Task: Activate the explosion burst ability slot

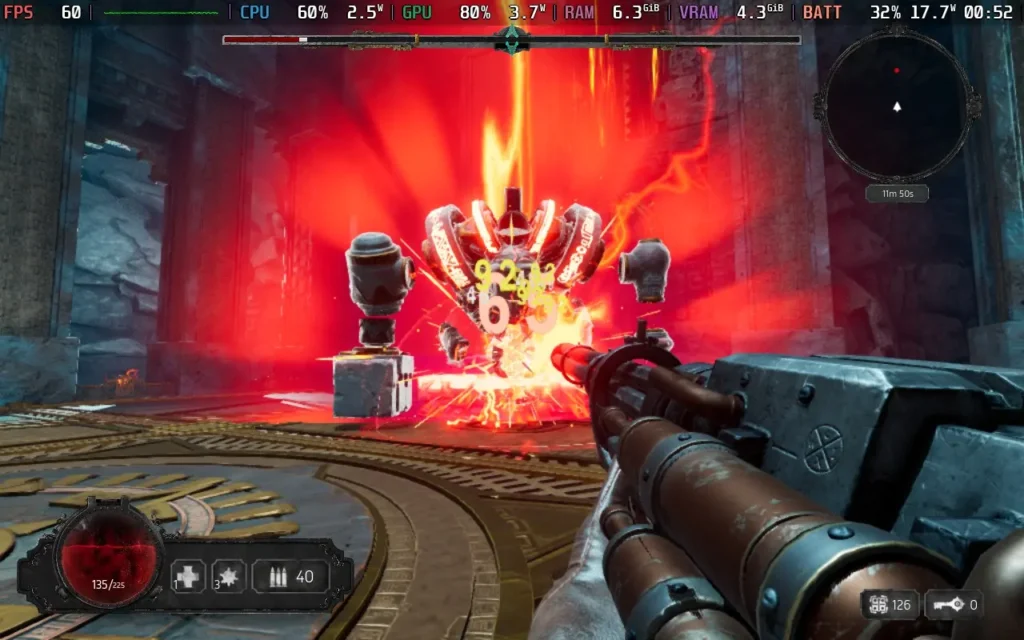Action: (229, 576)
